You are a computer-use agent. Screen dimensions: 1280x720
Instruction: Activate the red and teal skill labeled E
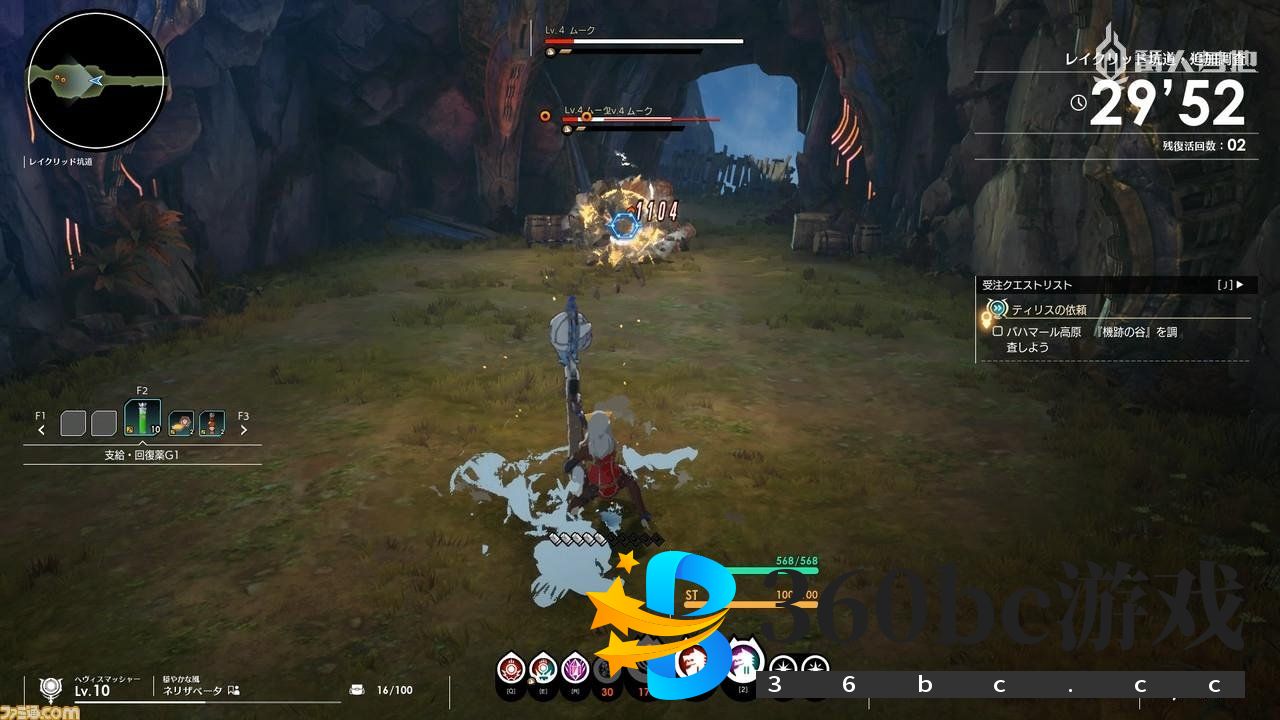click(543, 665)
